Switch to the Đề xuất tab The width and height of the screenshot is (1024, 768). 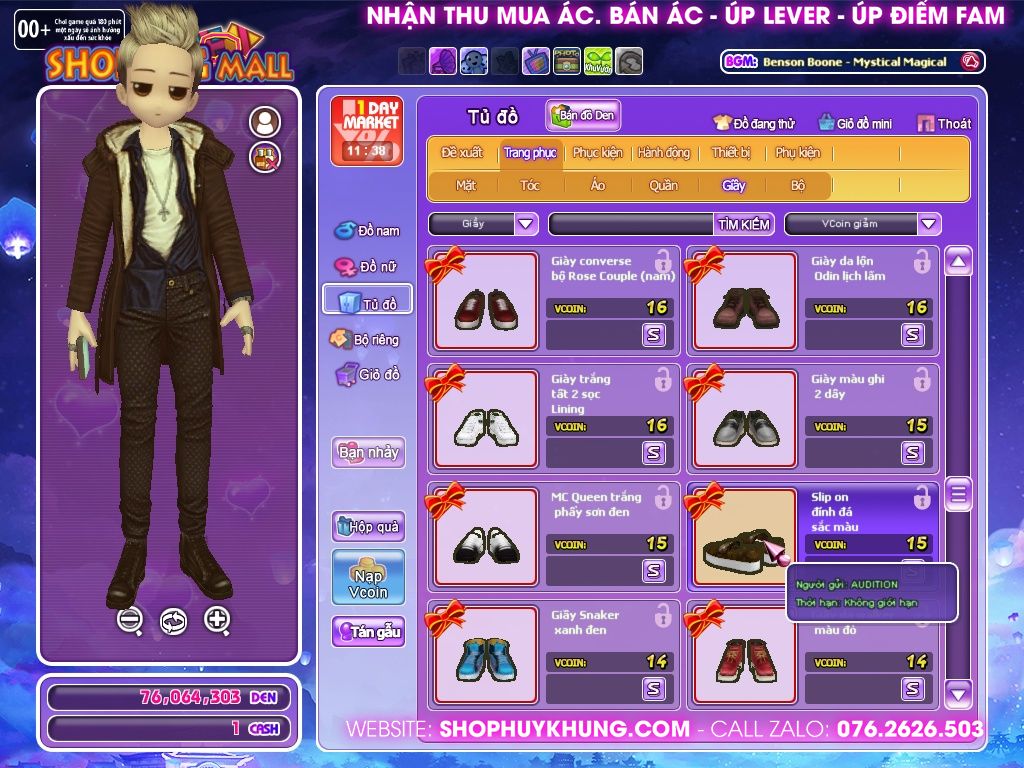pos(462,153)
